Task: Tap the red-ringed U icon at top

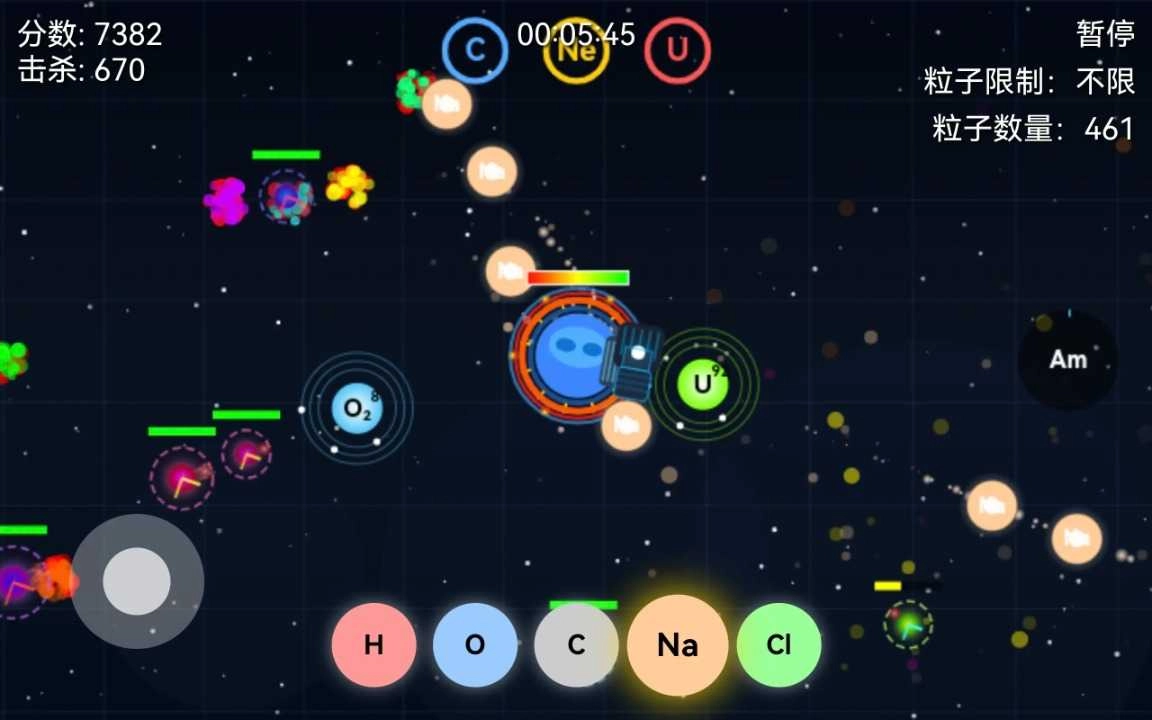Action: (x=677, y=50)
